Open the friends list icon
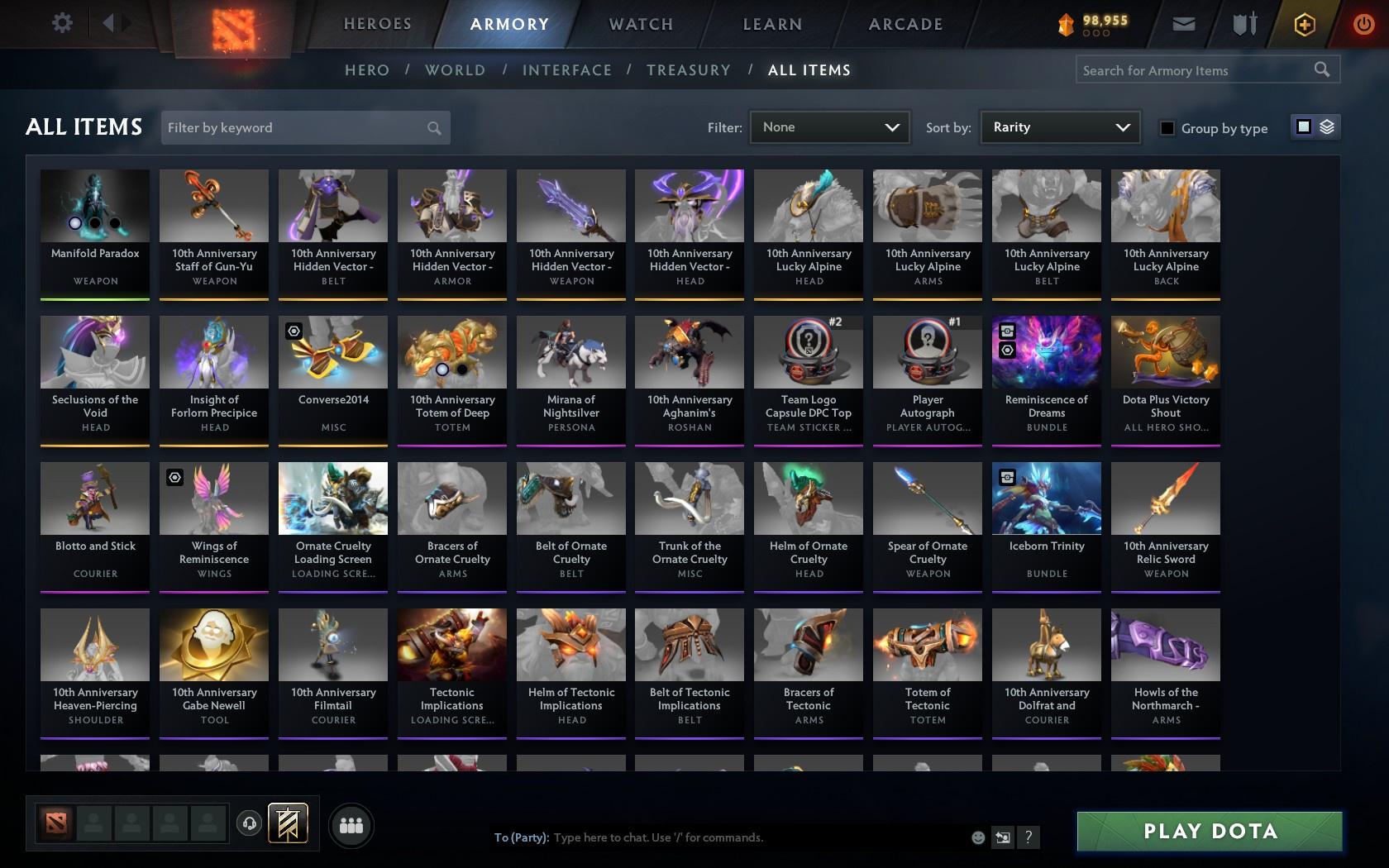 351,824
